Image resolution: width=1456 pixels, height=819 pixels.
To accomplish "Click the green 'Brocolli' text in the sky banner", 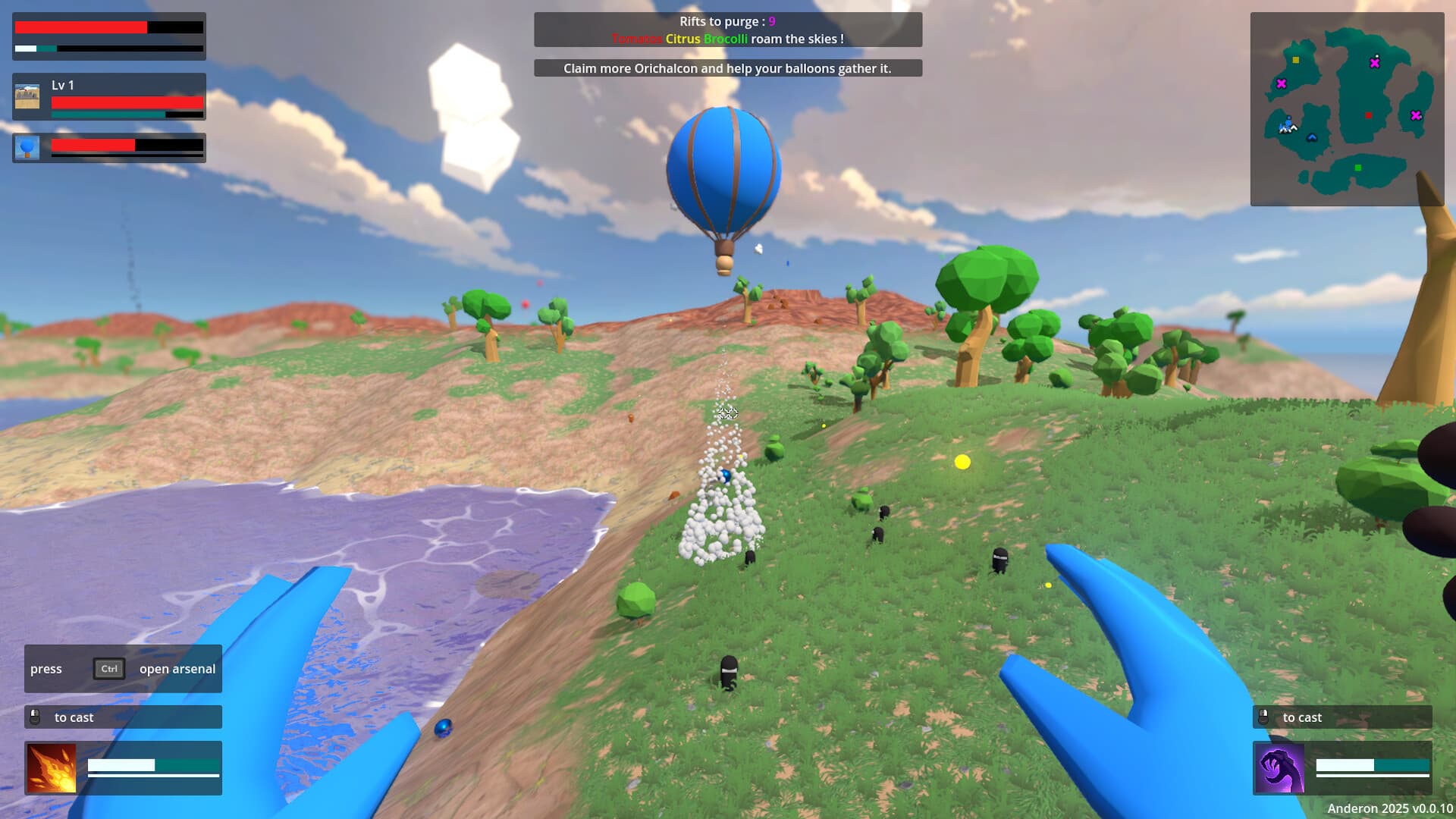I will (727, 38).
